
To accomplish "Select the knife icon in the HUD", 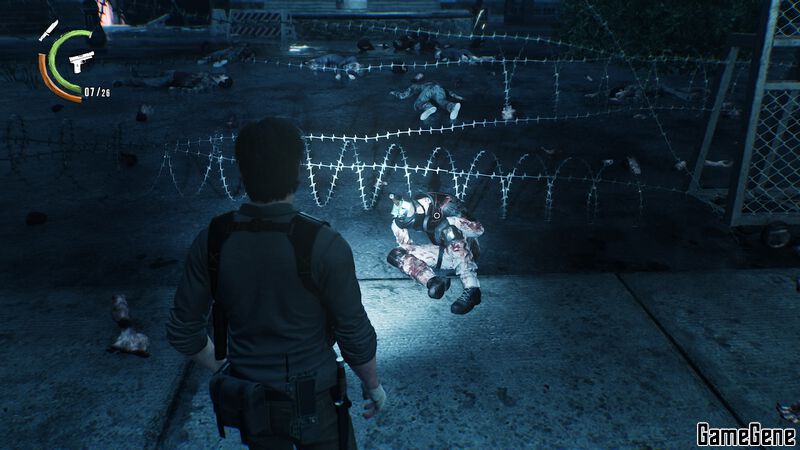I will tap(49, 30).
